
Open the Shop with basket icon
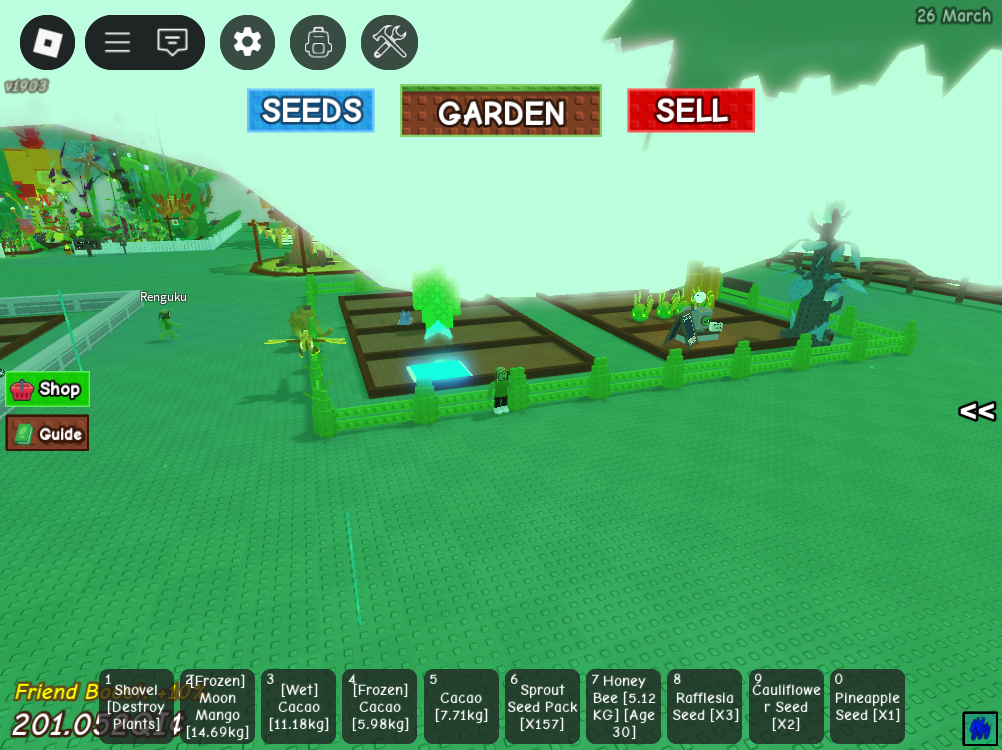click(47, 389)
